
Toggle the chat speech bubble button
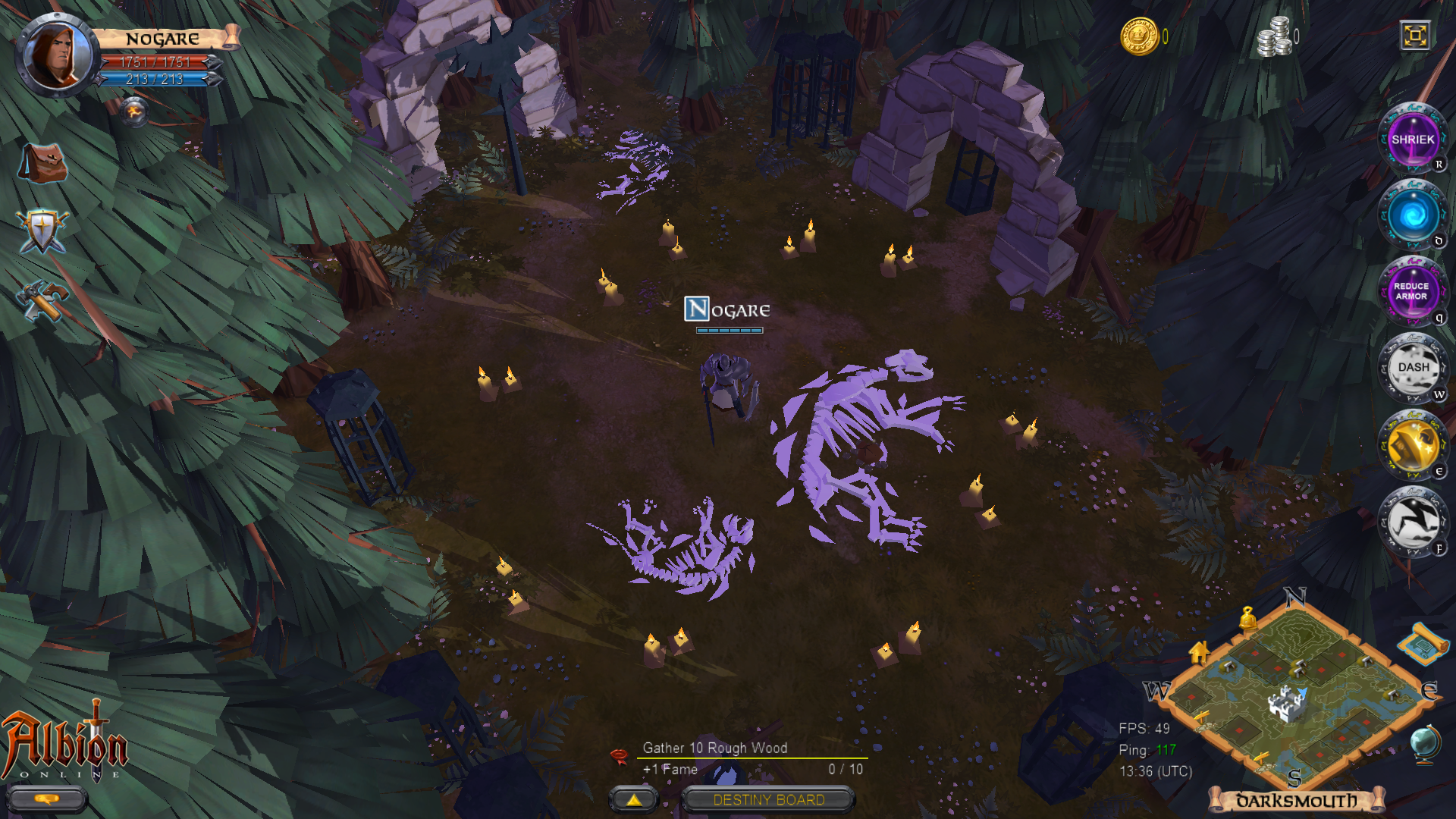(45, 799)
